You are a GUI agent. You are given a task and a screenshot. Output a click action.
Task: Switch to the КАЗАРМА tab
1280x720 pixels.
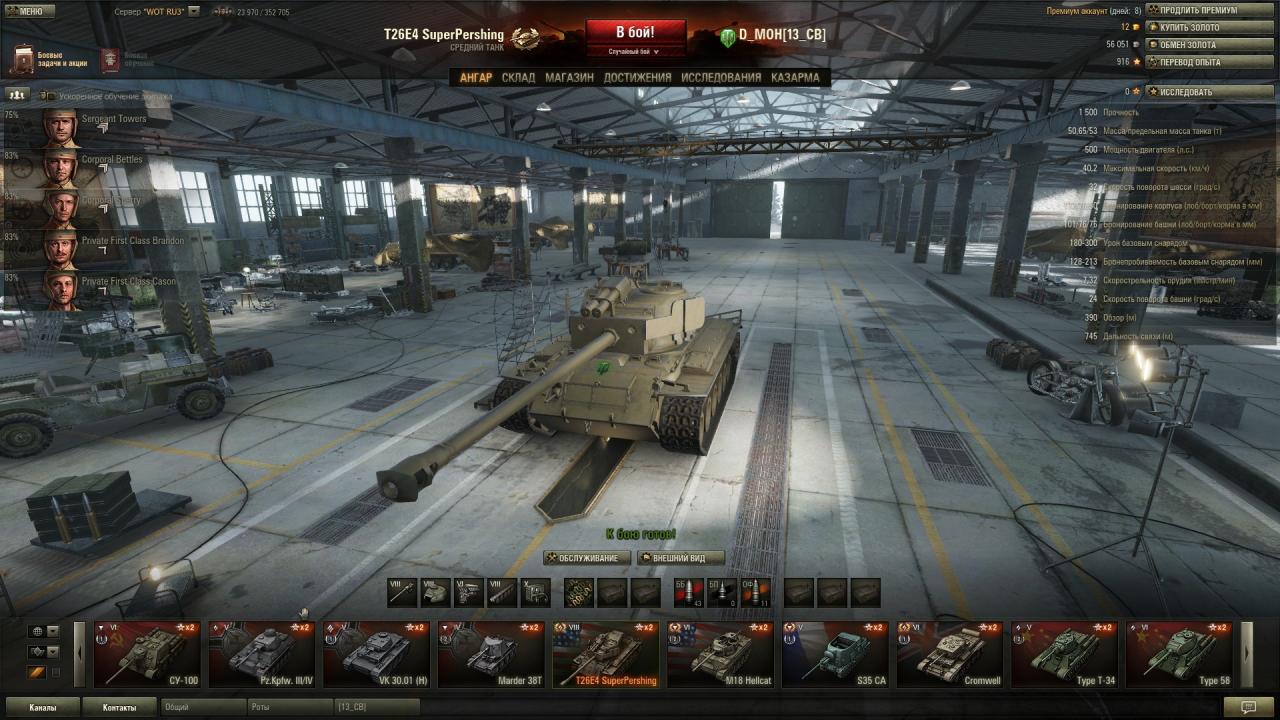(795, 77)
